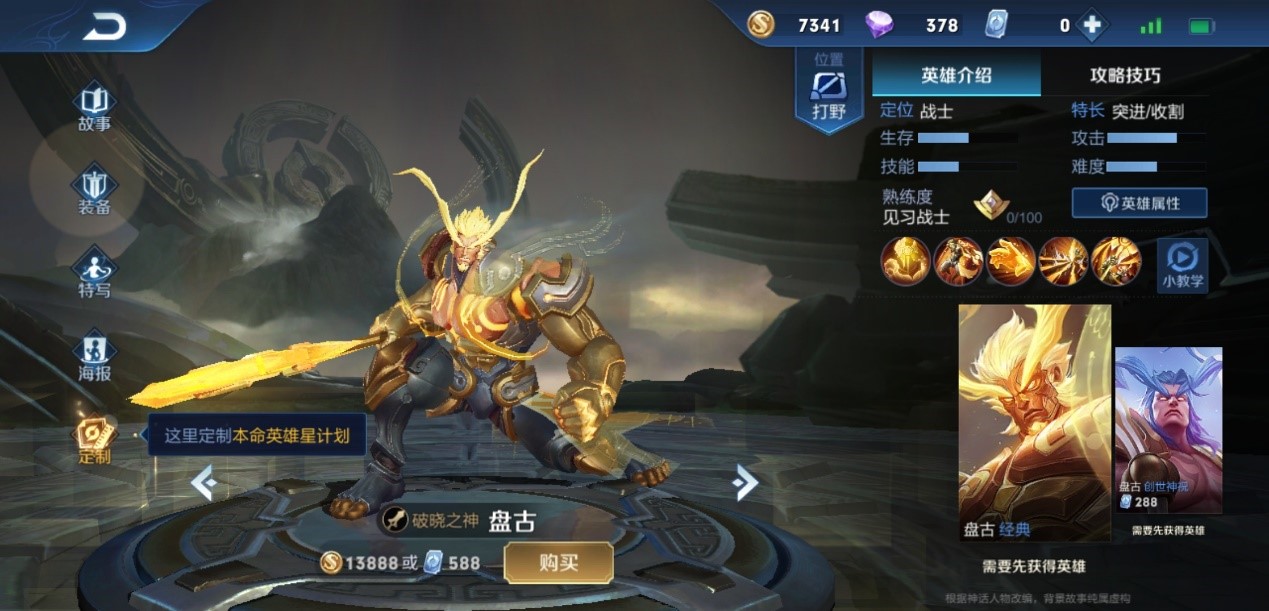Click the 购买 buy button
This screenshot has height=611, width=1269.
click(558, 563)
